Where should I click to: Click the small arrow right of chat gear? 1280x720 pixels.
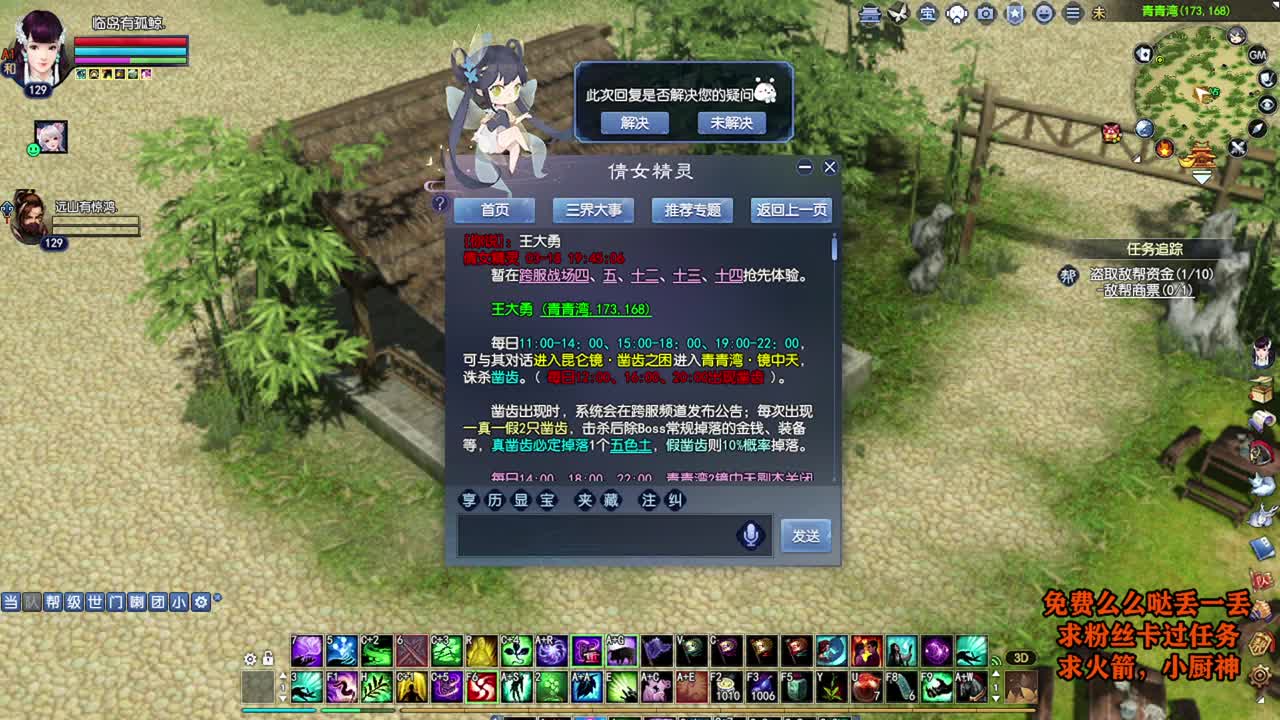tap(217, 598)
